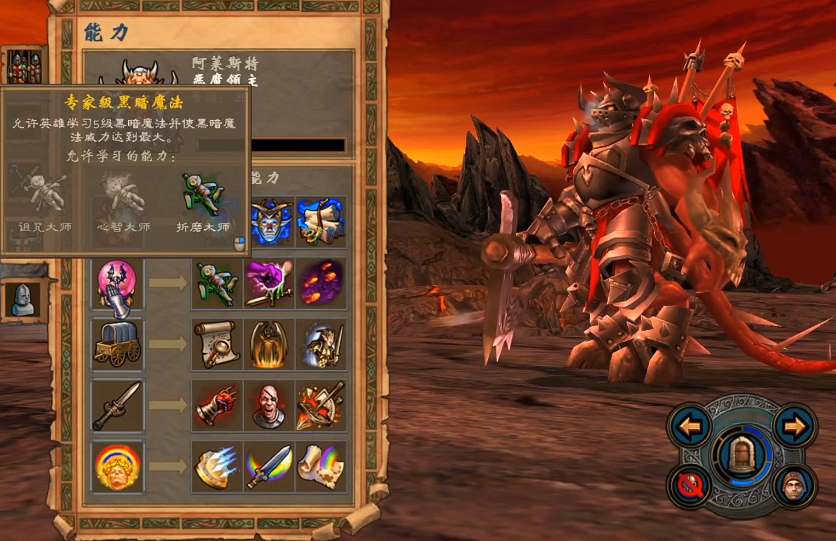Go to the previous hero with left arrow

point(689,426)
